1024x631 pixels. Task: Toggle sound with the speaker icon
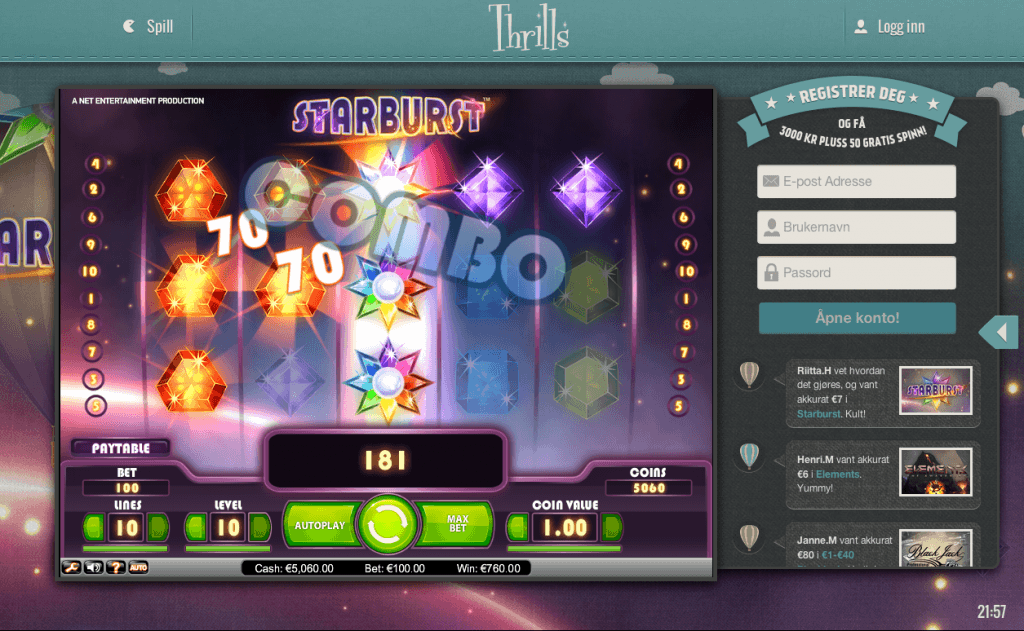94,568
